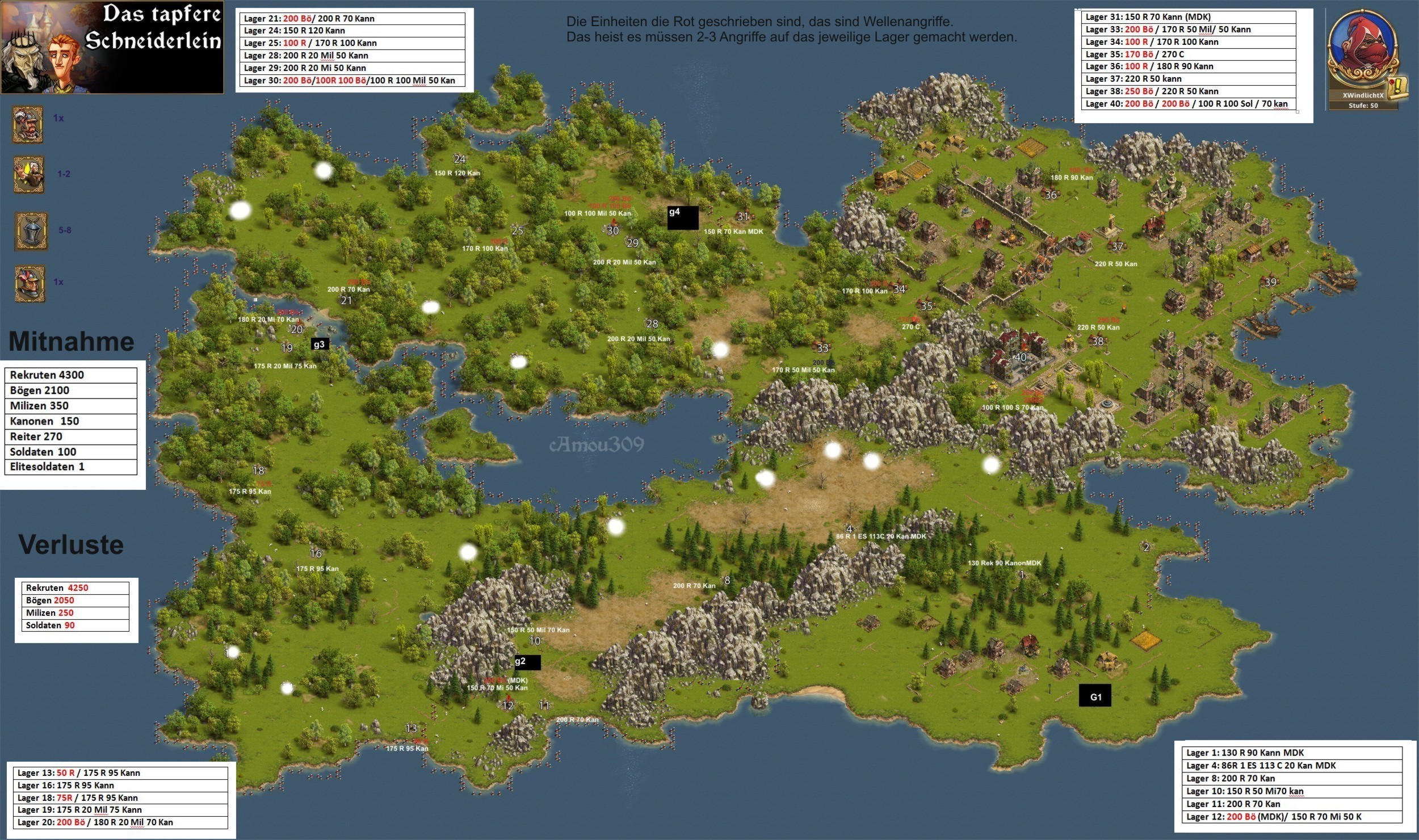Open the Das tapfere Schneiderlein adventure banner

[x=112, y=47]
